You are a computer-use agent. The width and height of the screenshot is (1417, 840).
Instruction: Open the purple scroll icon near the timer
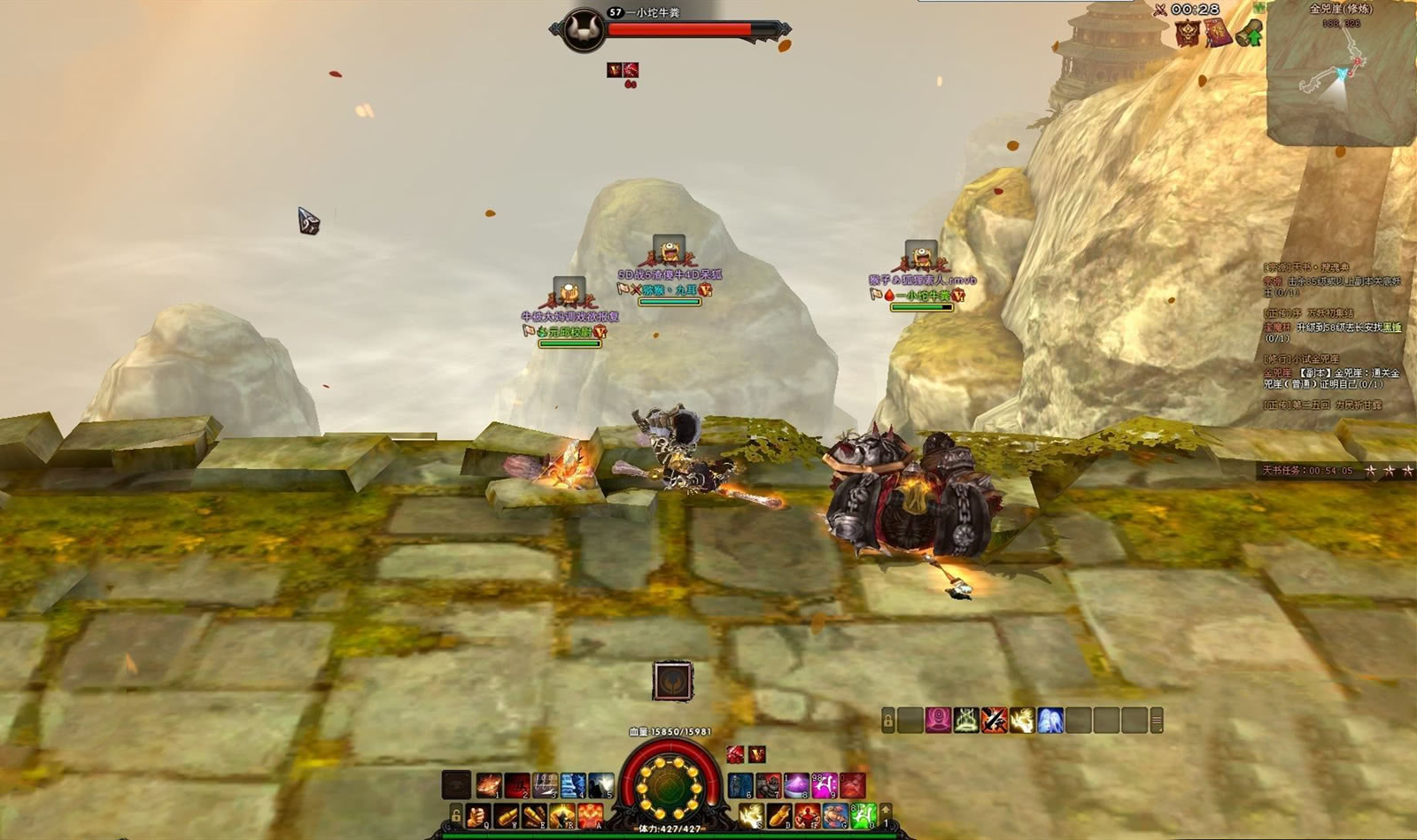point(1219,34)
